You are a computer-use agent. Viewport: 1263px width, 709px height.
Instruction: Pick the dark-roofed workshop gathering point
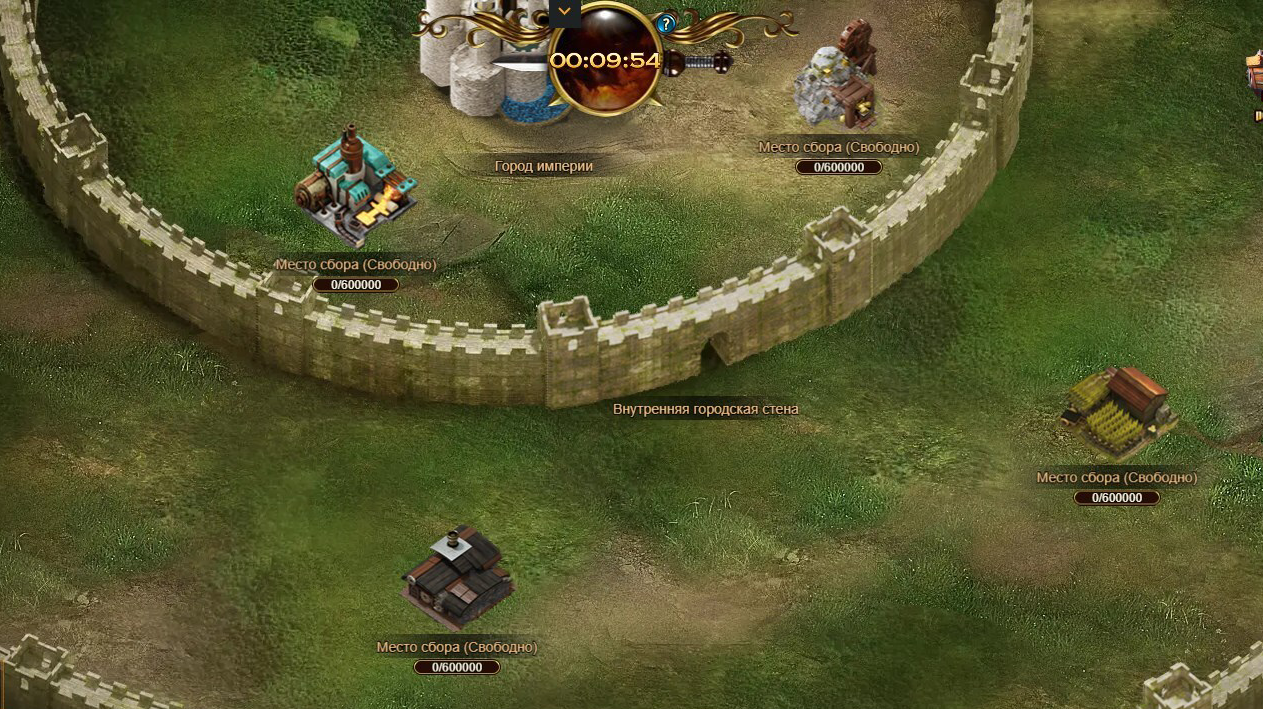point(457,578)
